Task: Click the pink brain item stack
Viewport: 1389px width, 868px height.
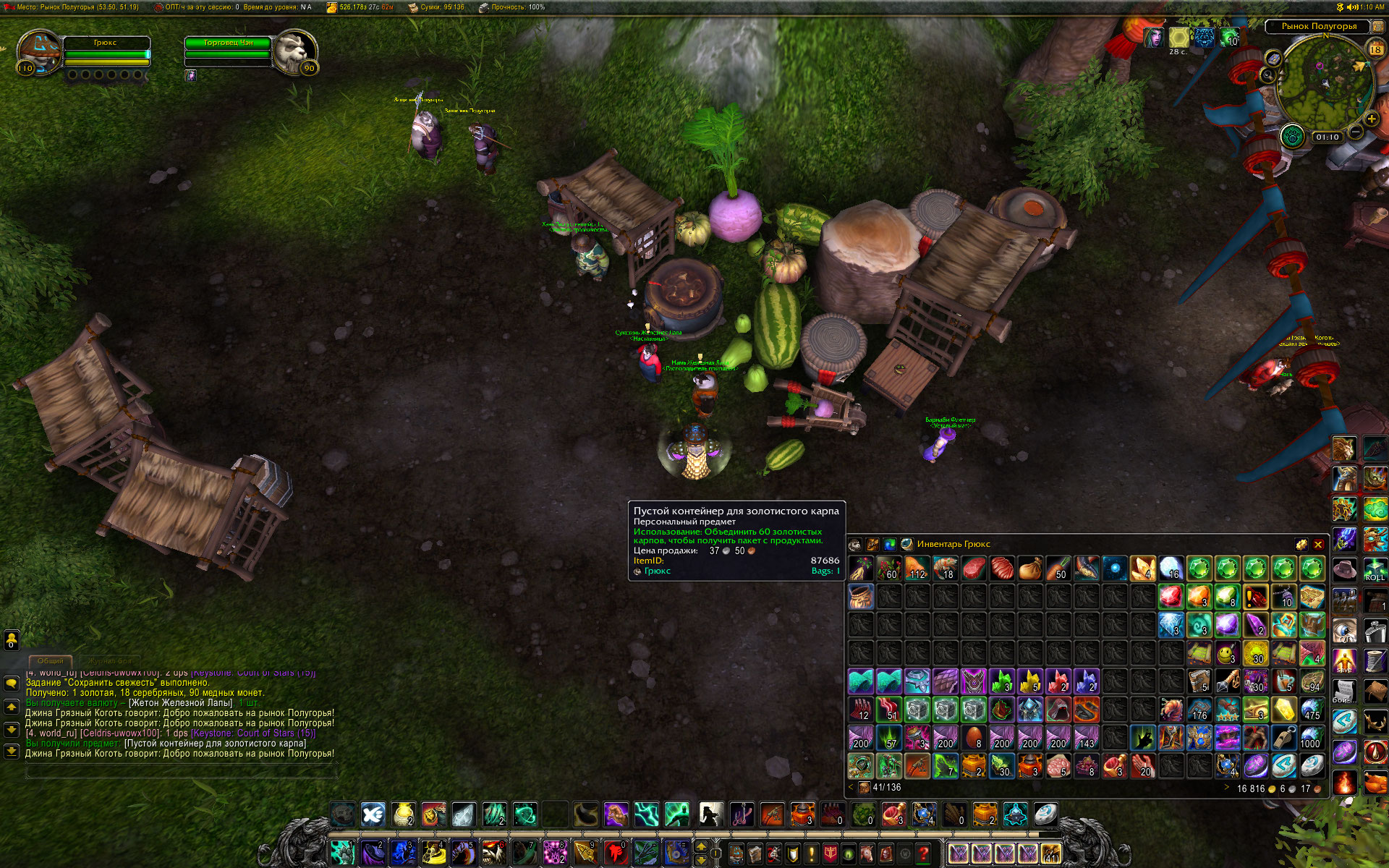Action: click(x=1058, y=766)
